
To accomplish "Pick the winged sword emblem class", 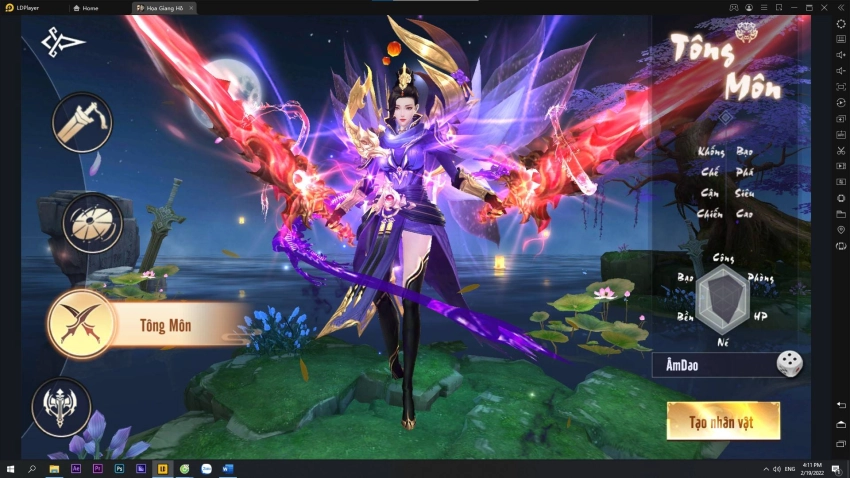I will (62, 408).
